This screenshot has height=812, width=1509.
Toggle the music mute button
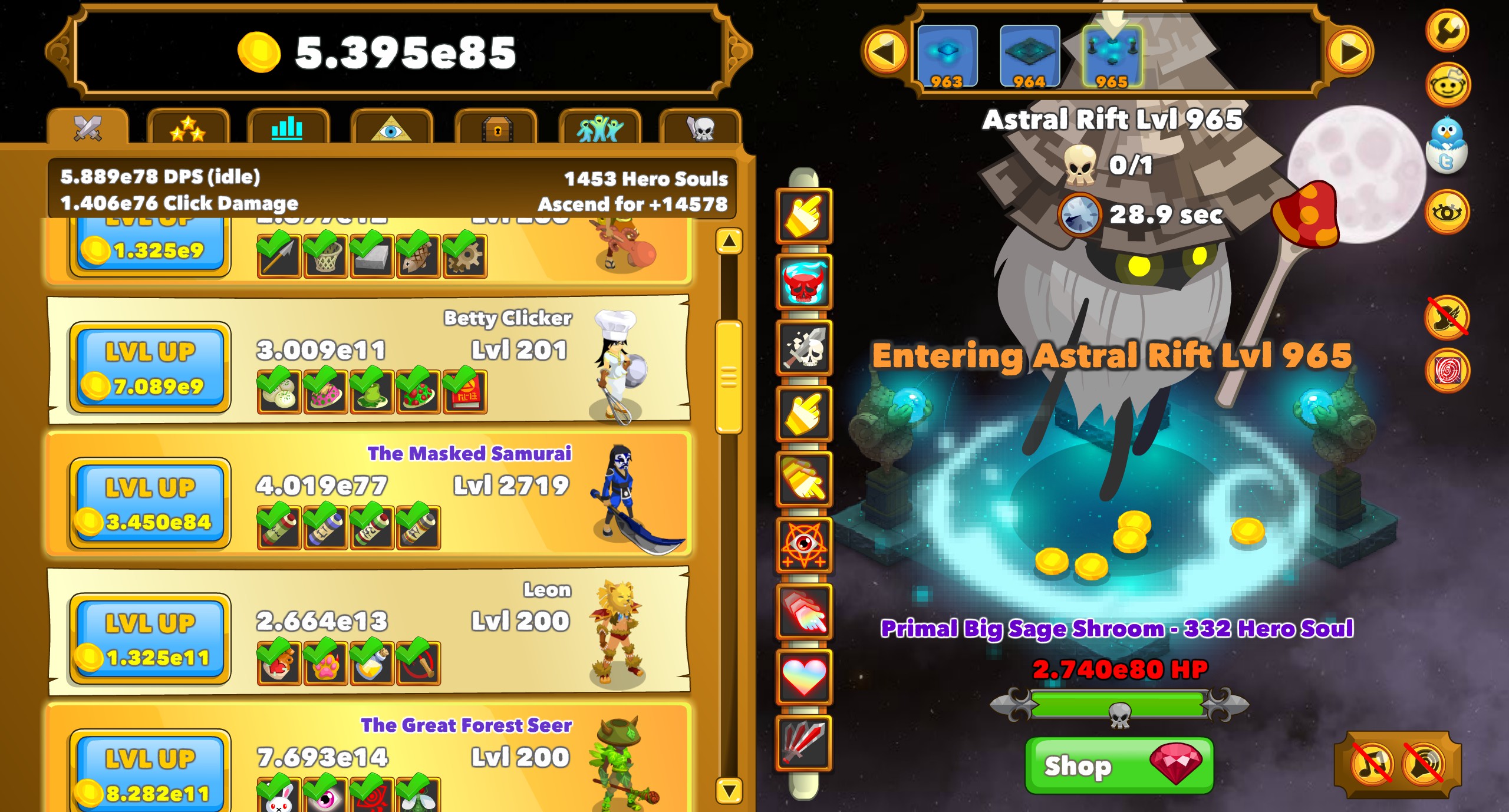[1372, 765]
